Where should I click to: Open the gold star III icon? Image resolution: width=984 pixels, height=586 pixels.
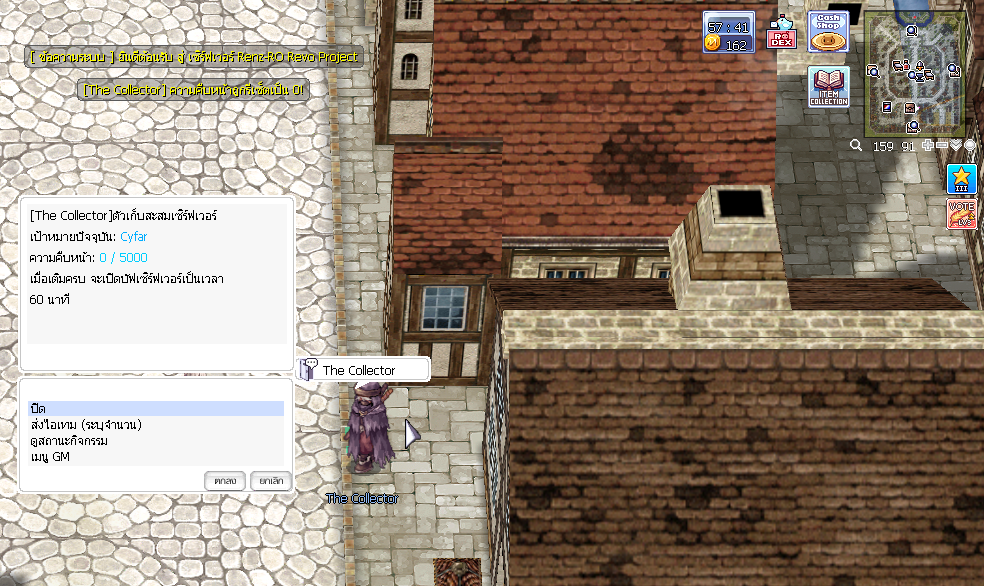pos(961,179)
